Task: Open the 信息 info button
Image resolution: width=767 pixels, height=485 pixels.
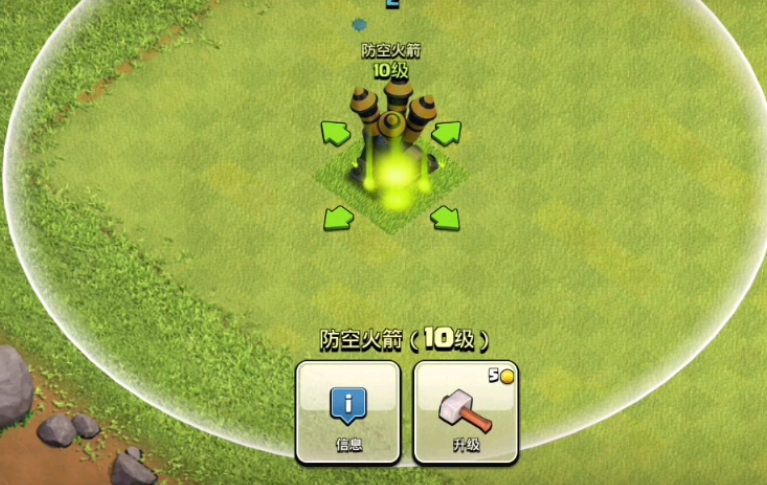Action: [348, 411]
